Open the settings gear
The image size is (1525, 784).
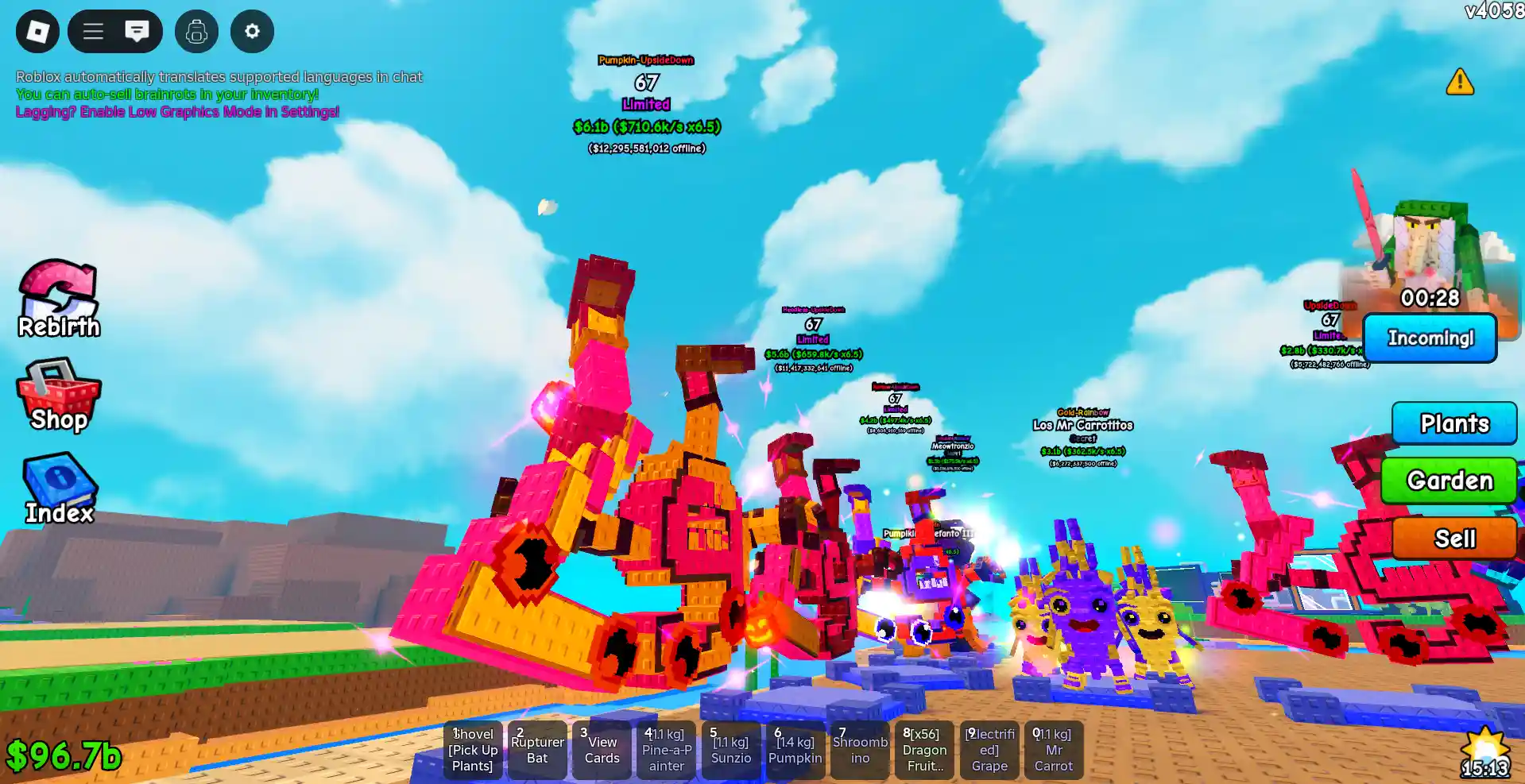[252, 32]
